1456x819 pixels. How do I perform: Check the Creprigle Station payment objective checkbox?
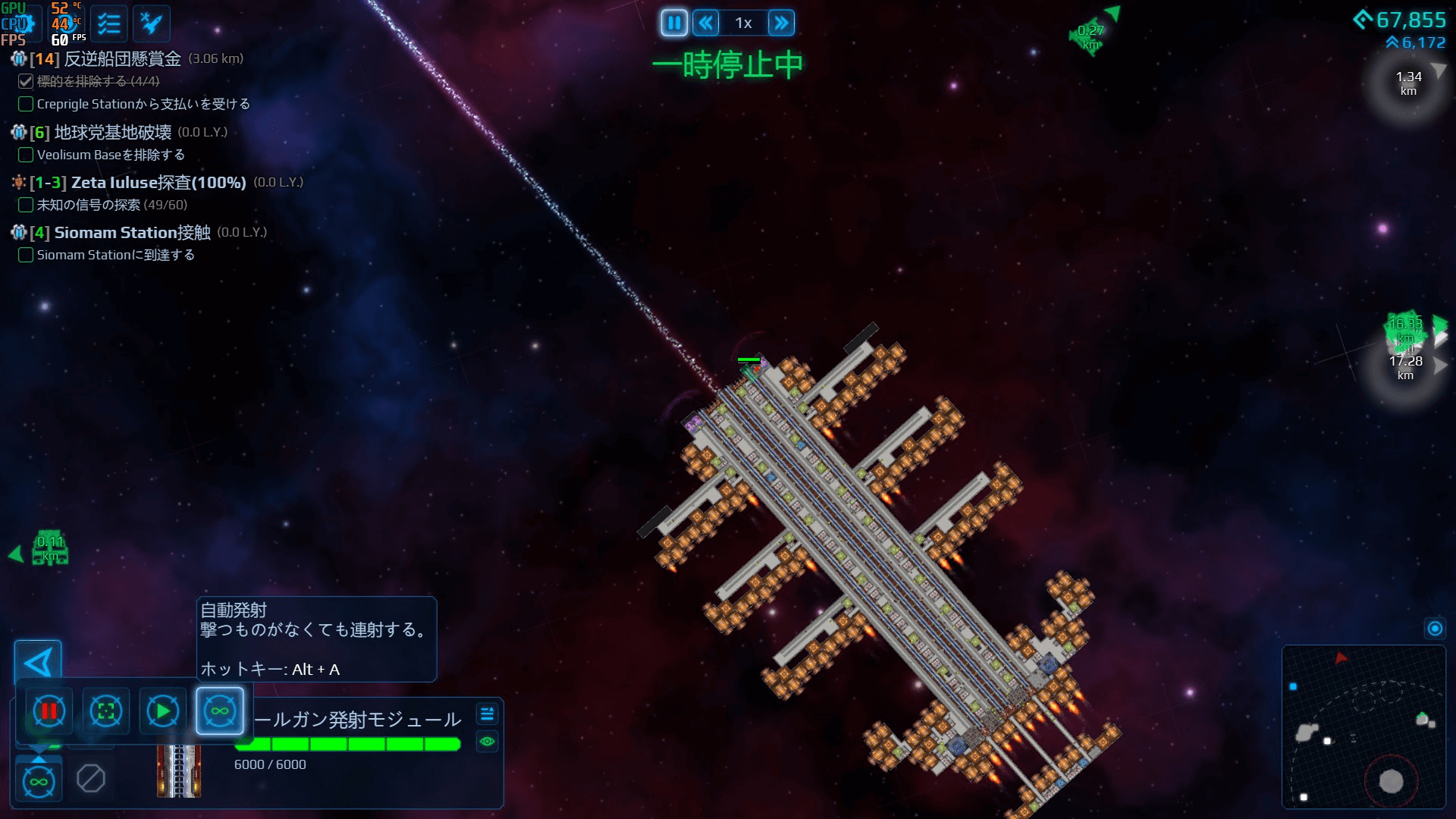coord(25,104)
